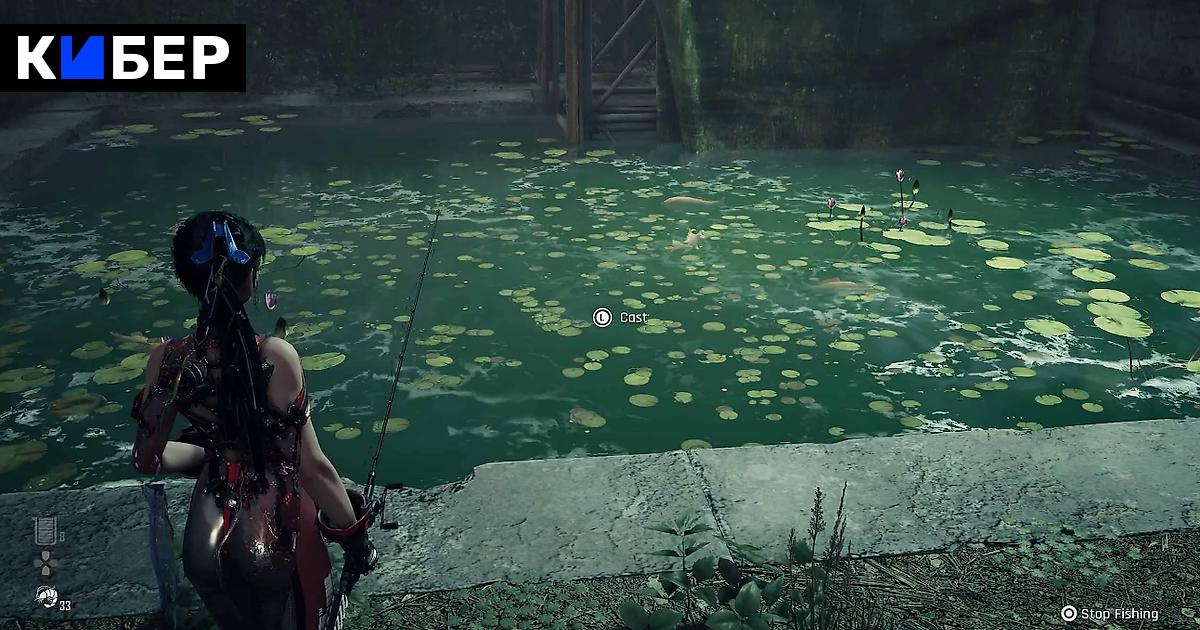Click the КИБЕР logo overlay
This screenshot has width=1200, height=630.
pos(123,58)
